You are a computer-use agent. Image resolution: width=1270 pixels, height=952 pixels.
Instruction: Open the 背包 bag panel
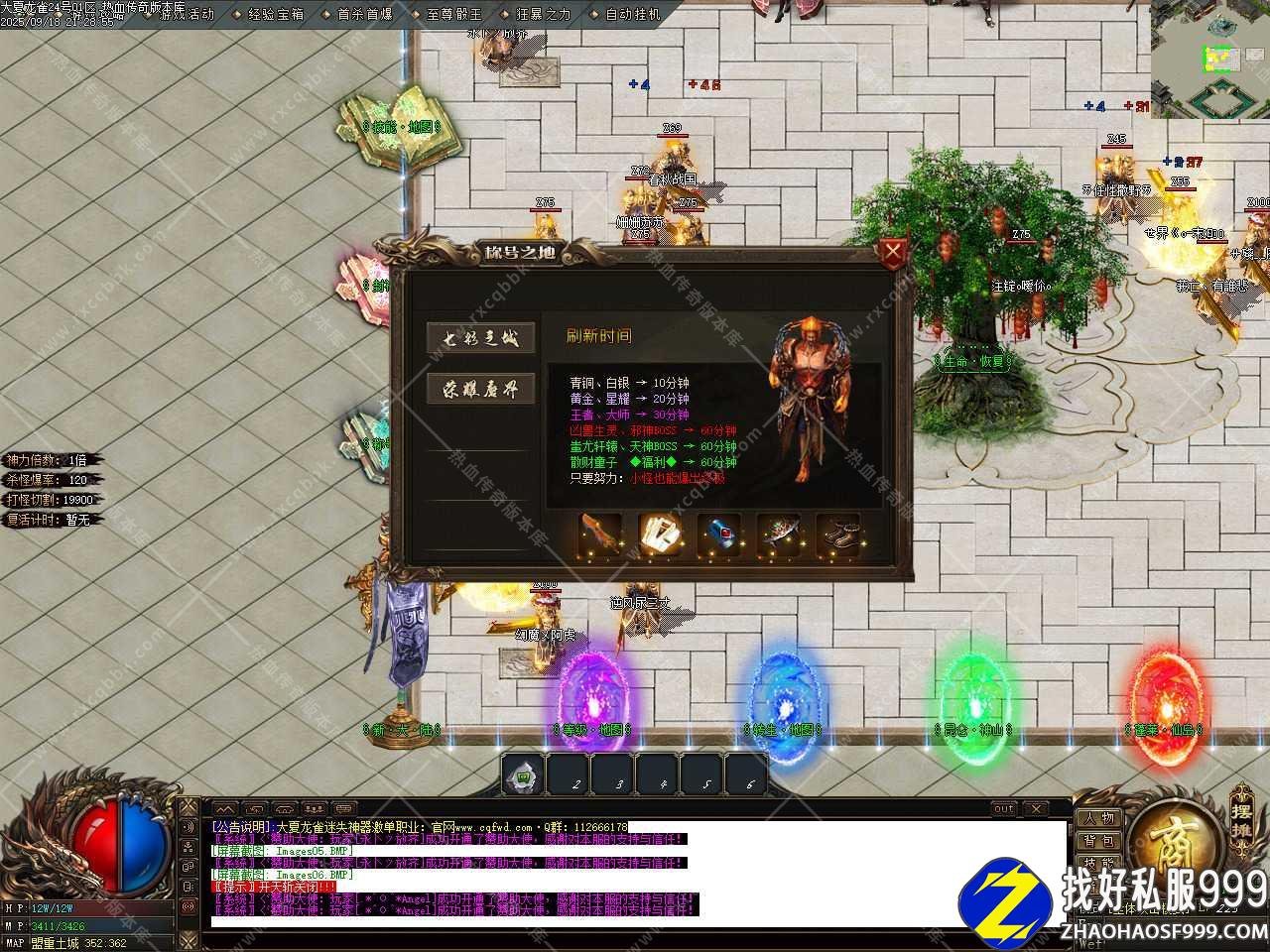[1098, 842]
